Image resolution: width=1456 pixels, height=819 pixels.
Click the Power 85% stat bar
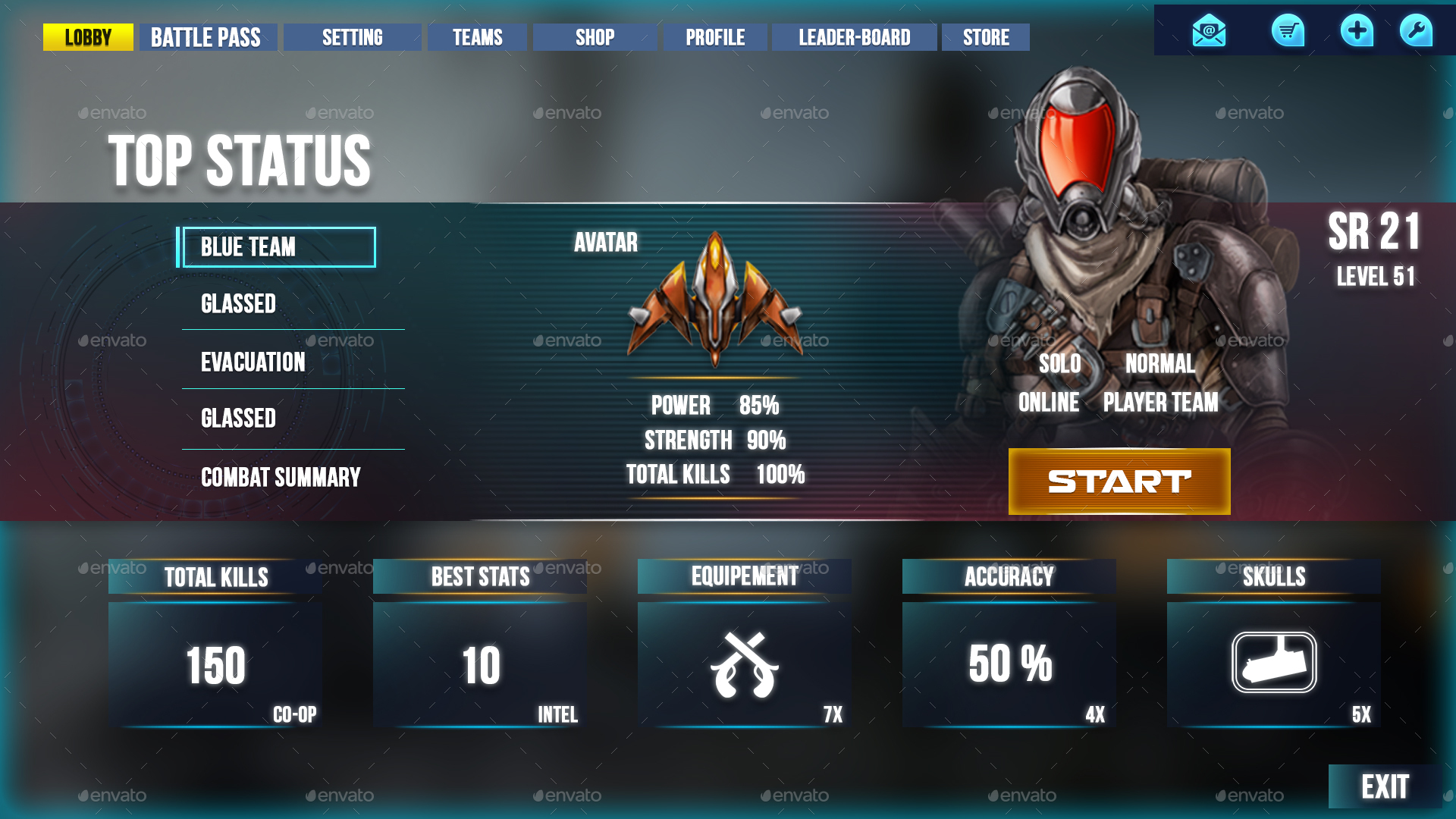pos(714,406)
